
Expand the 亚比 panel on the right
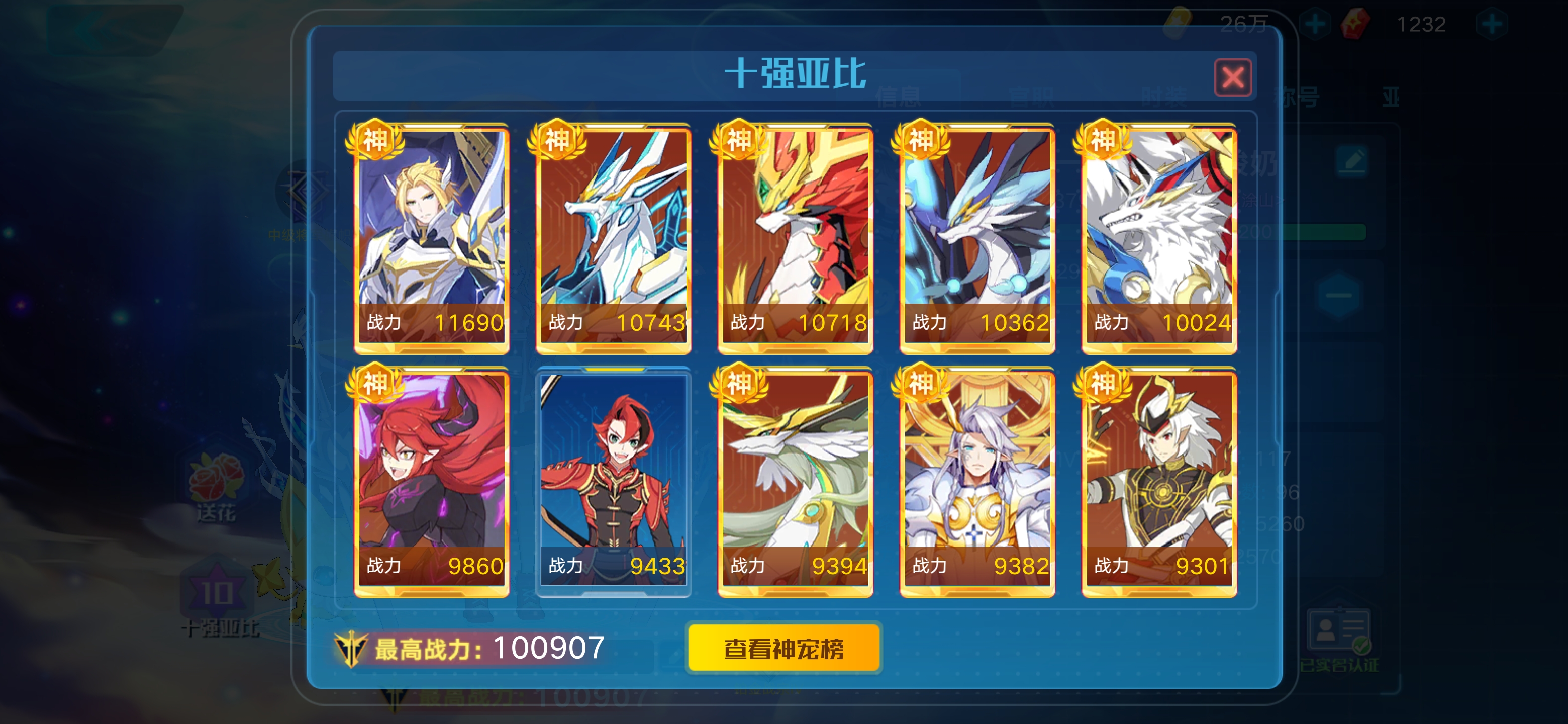pyautogui.click(x=1392, y=98)
